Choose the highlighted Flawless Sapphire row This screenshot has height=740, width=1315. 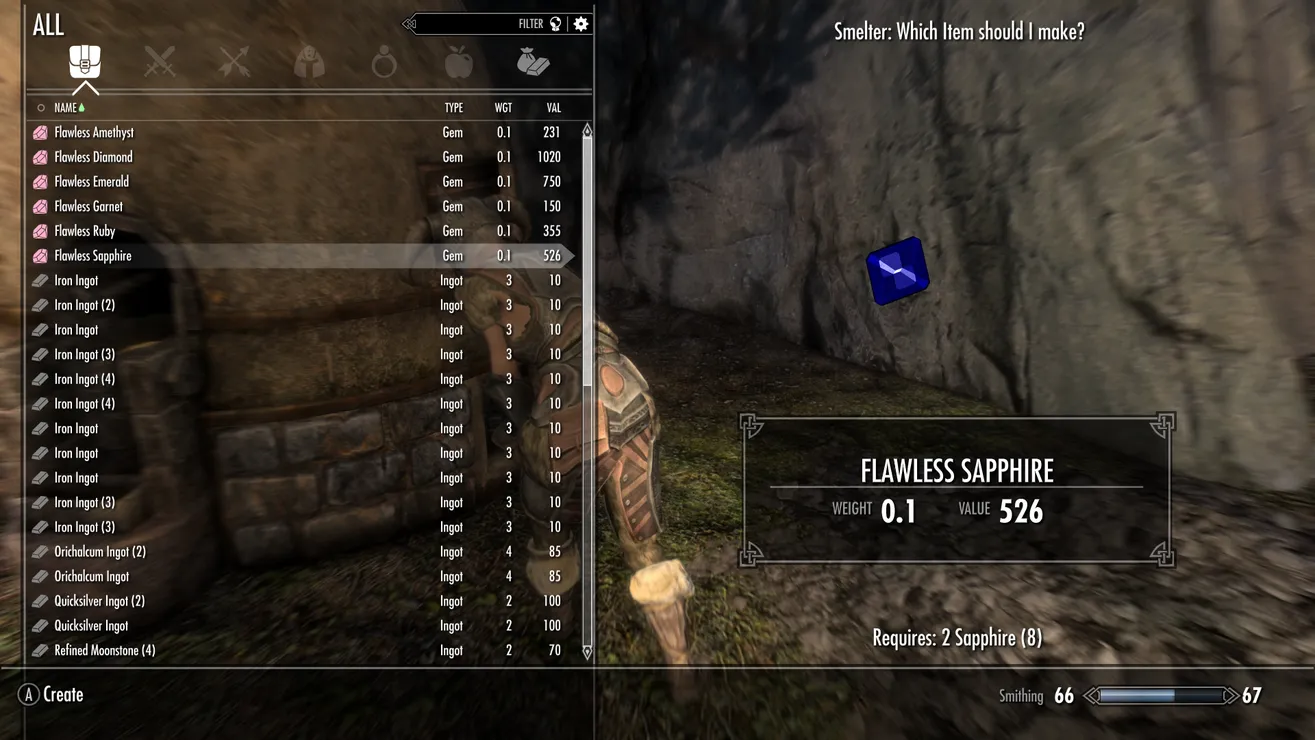pyautogui.click(x=93, y=256)
